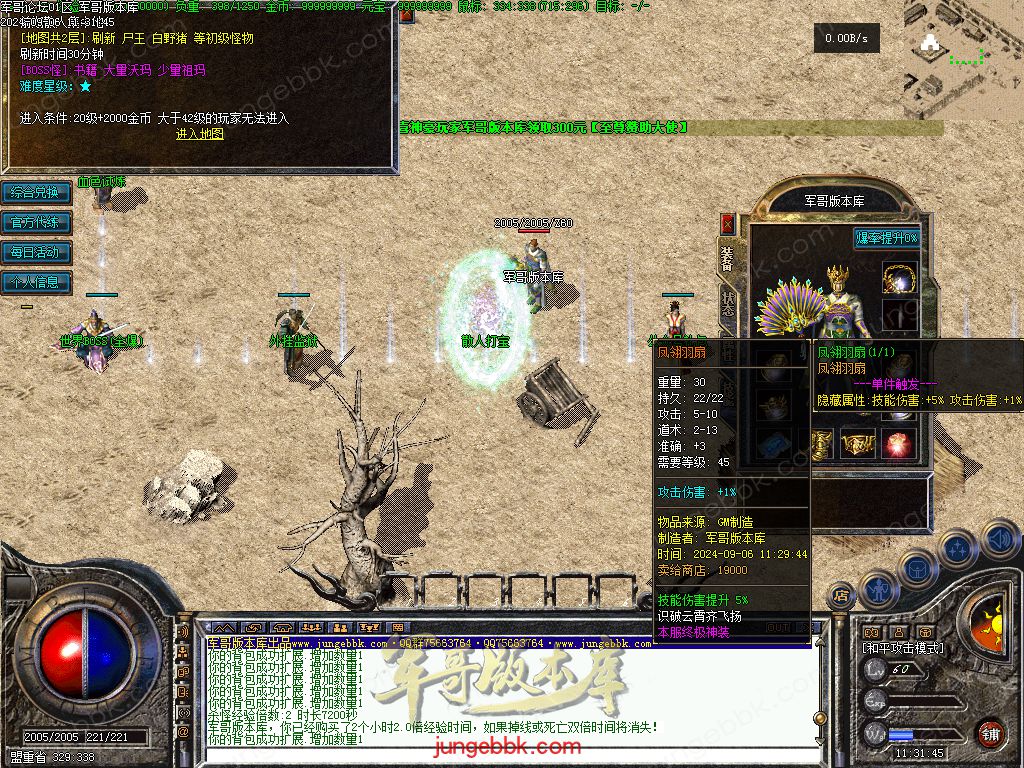1024x768 pixels.
Task: Toggle the sound speaker button
Action: point(997,540)
